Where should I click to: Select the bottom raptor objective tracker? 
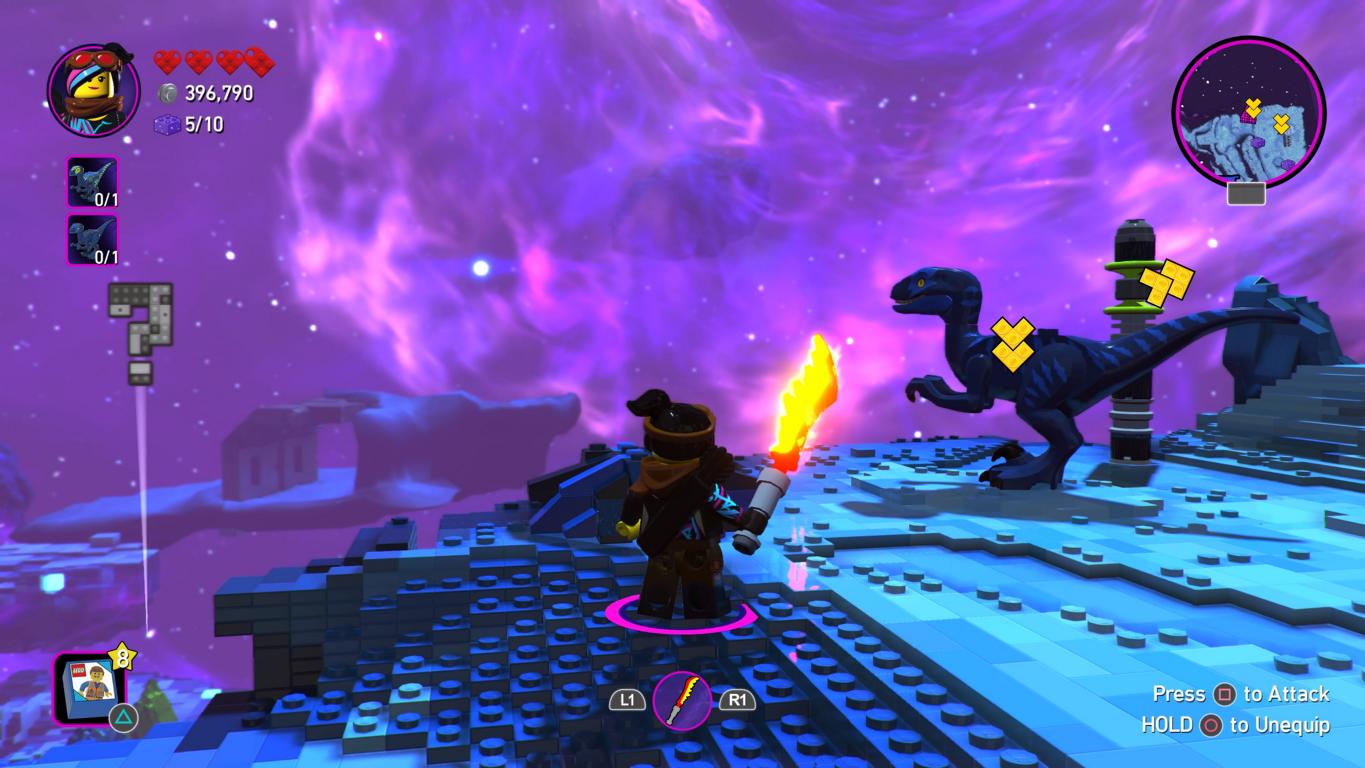(92, 240)
